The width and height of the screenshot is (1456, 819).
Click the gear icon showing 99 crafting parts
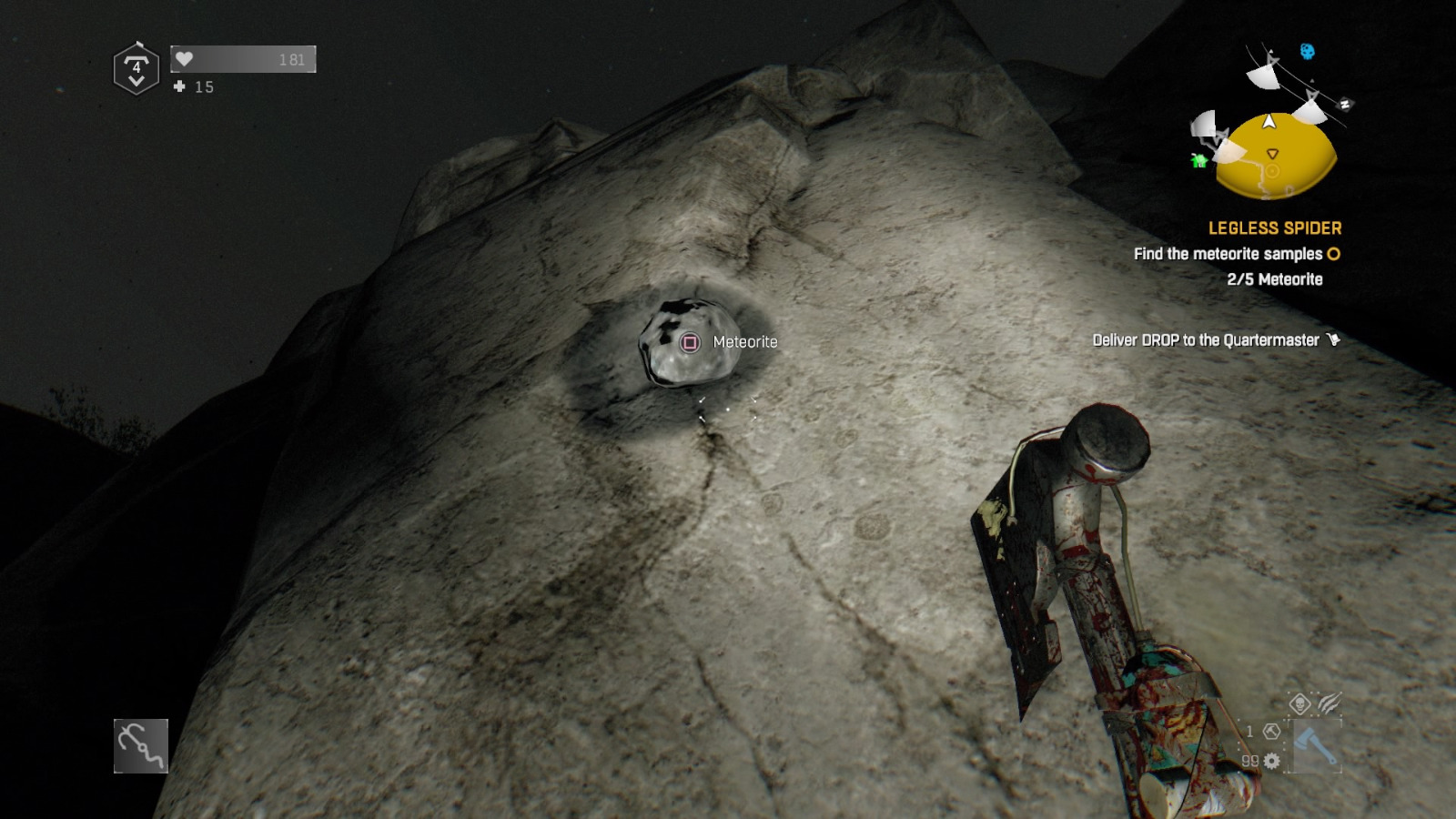(x=1272, y=760)
